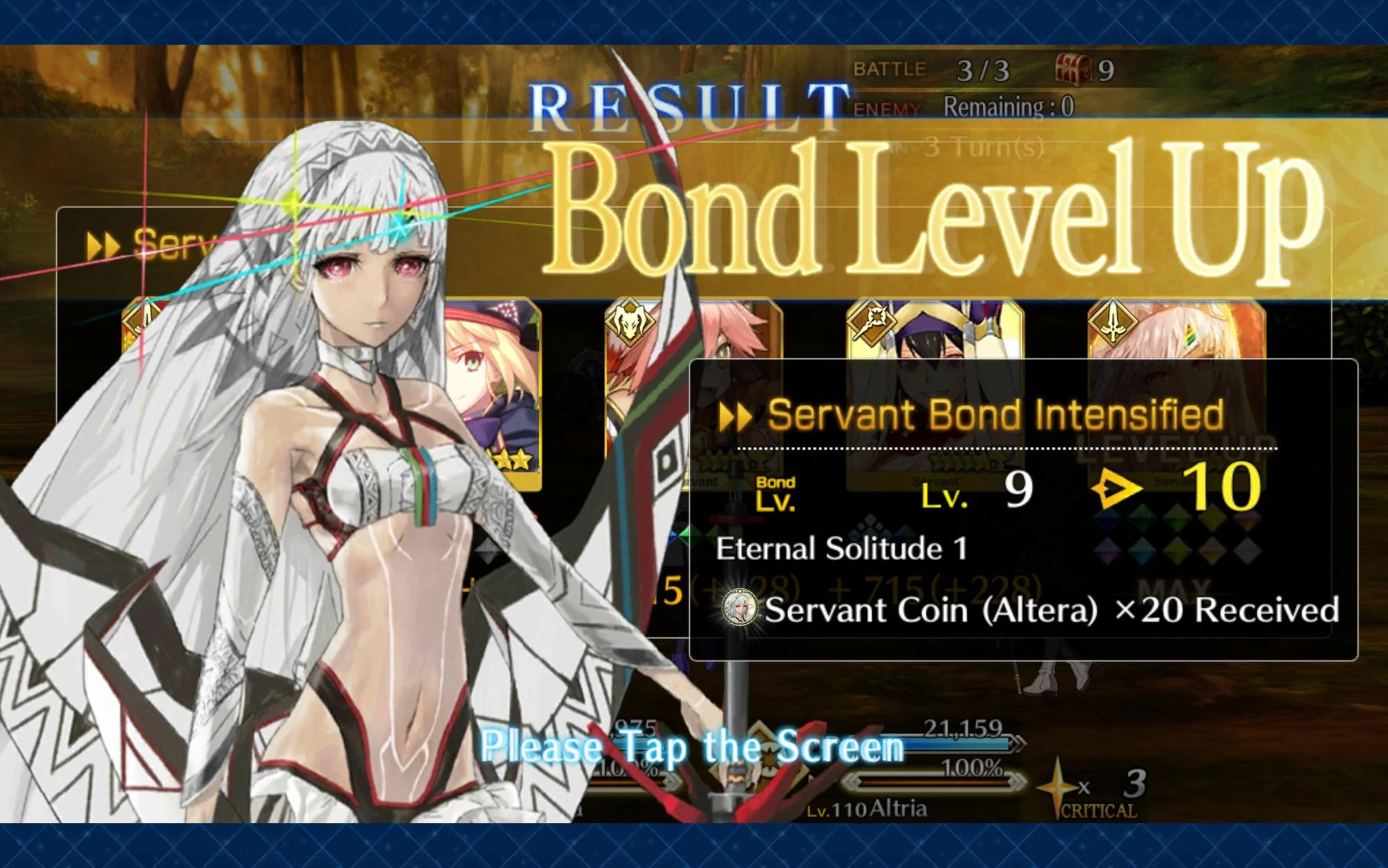Tap the treasure chest drop icon
The image size is (1388, 868).
pos(1072,66)
